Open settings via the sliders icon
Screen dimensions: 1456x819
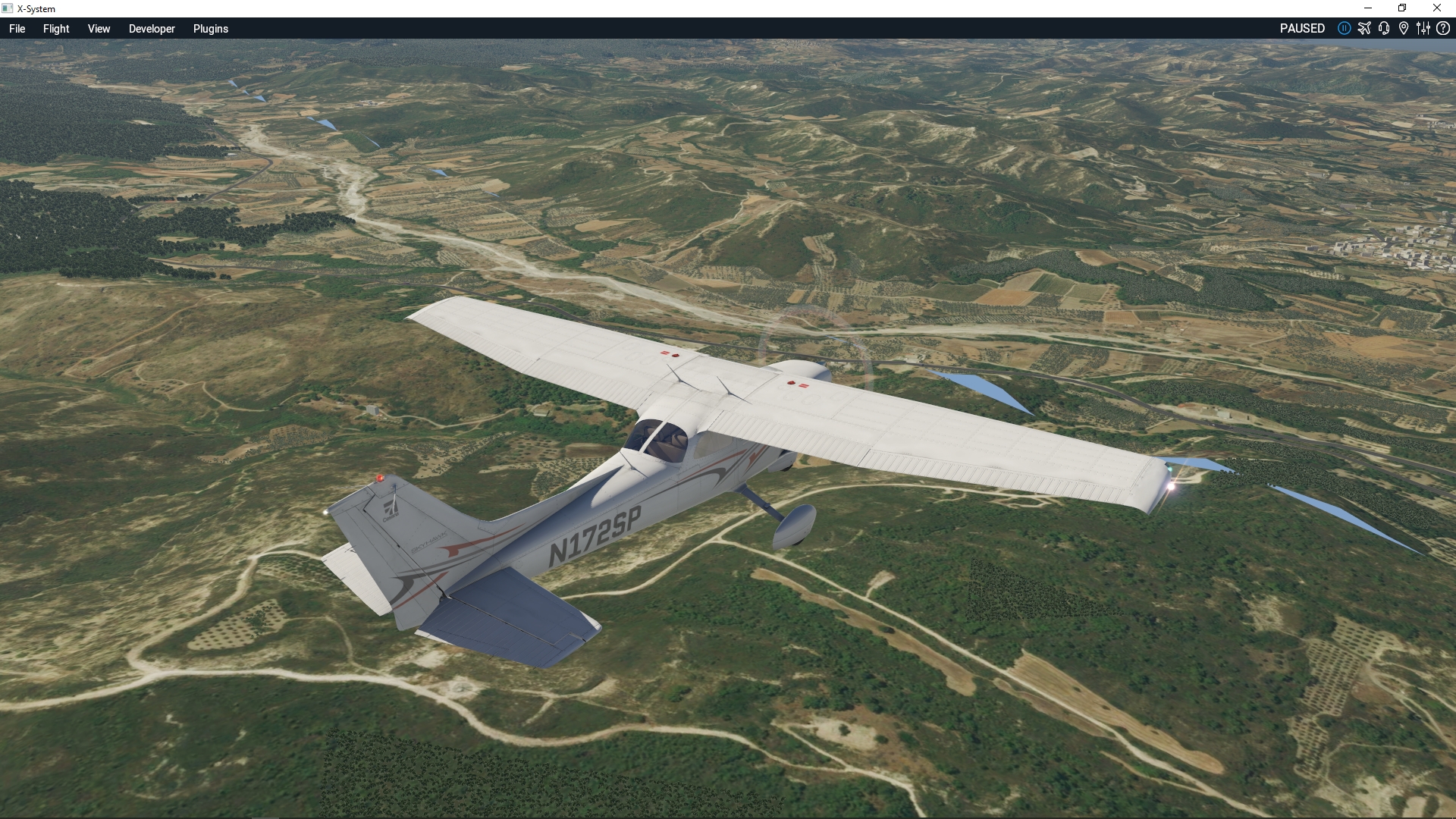(x=1423, y=28)
